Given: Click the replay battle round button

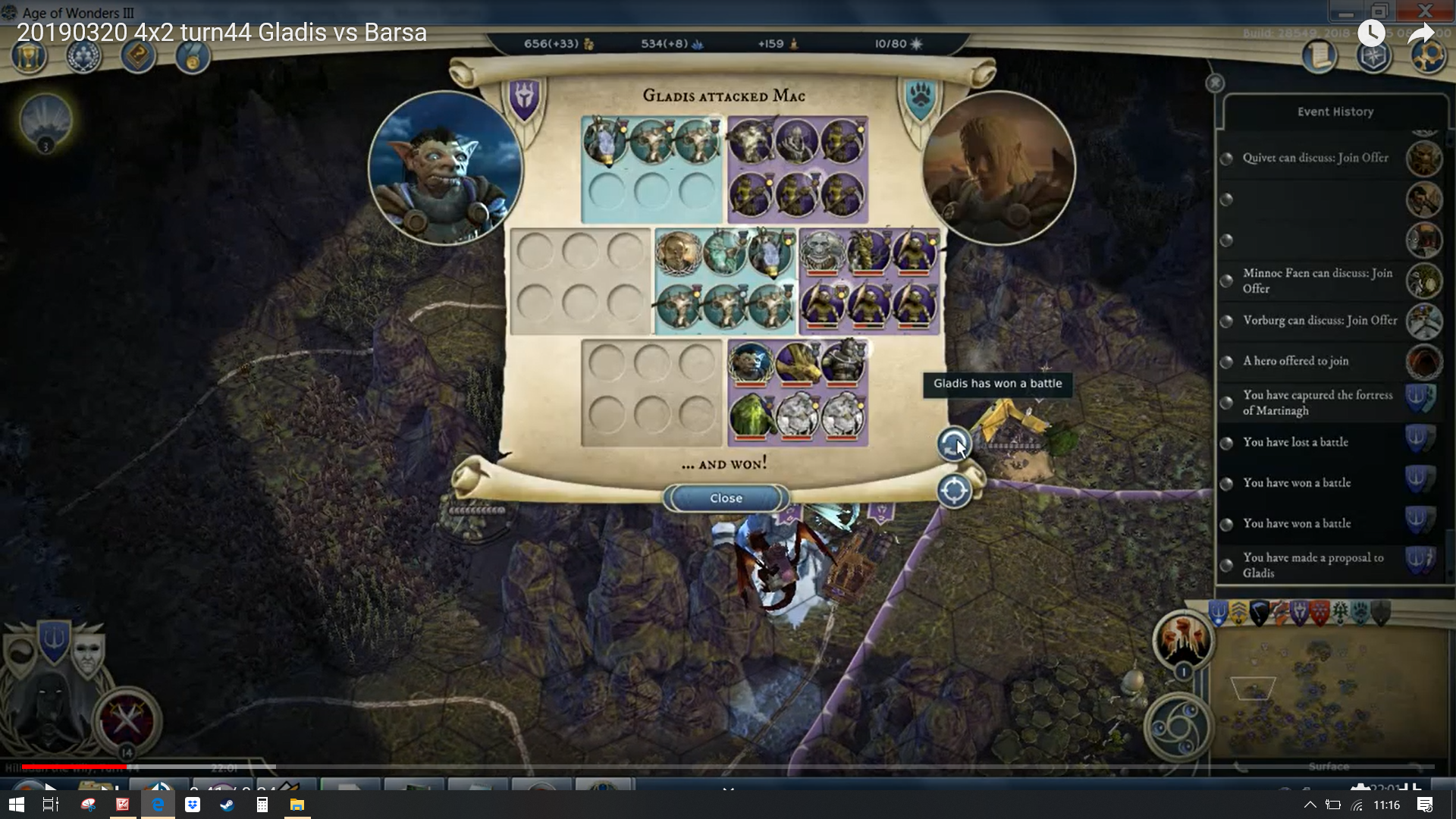Looking at the screenshot, I should coord(953,444).
